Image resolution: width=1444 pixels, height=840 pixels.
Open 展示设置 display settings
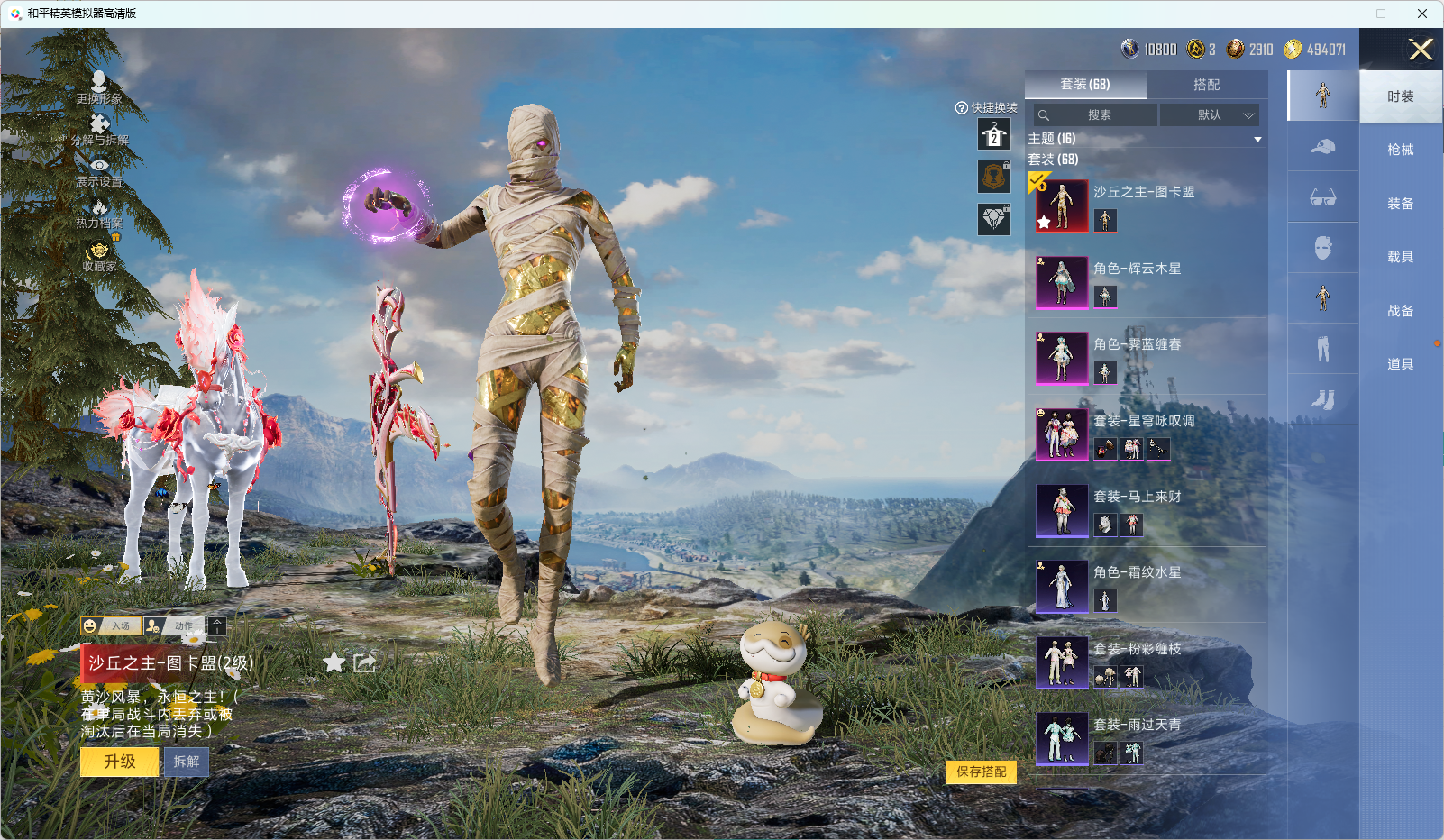click(x=99, y=172)
